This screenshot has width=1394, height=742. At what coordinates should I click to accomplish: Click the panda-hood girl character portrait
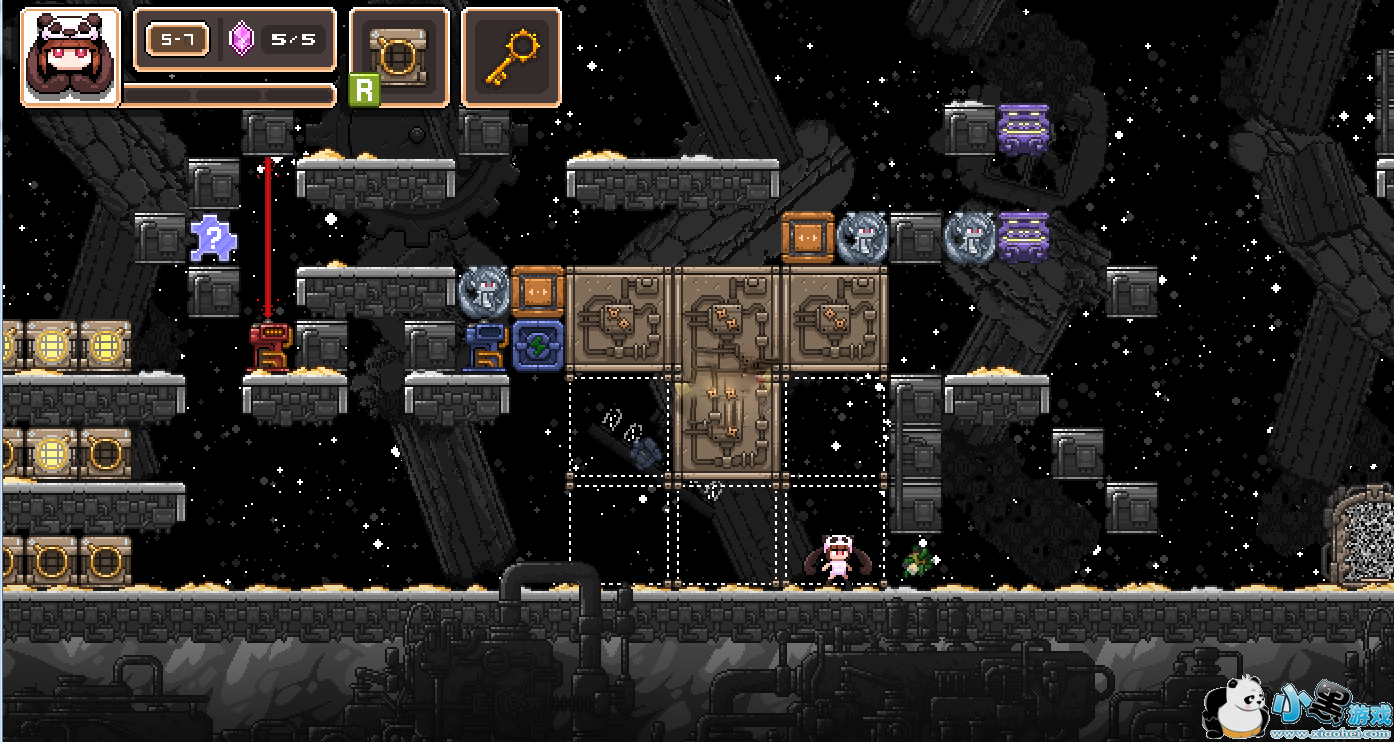(x=70, y=56)
